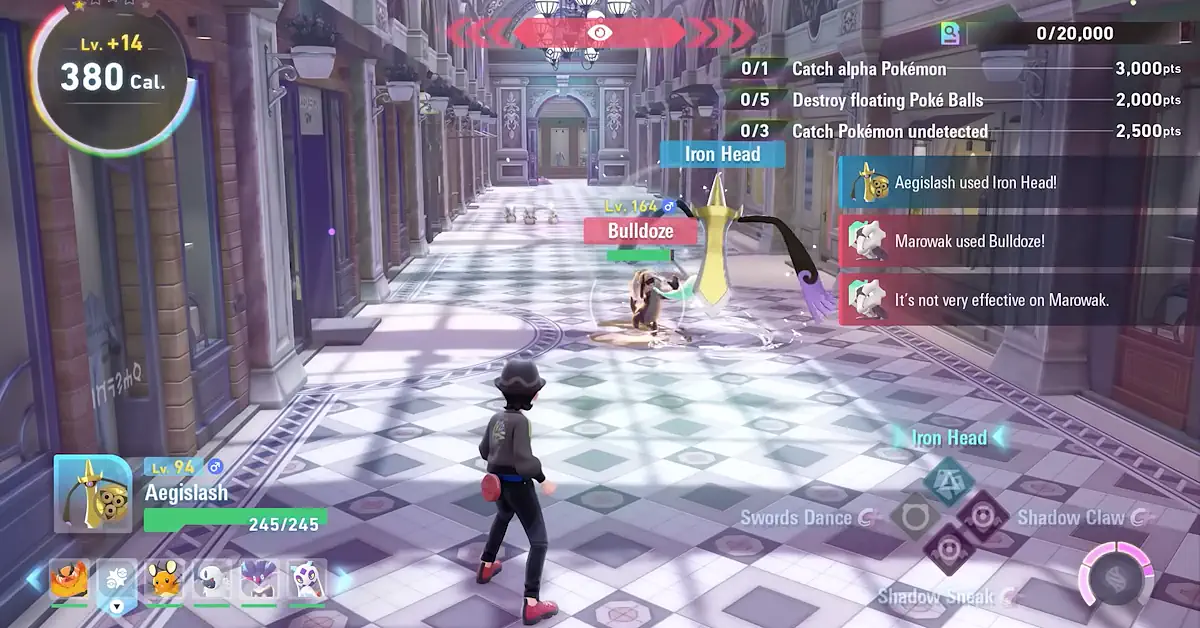Click the left arrow beside the party bar
This screenshot has height=628, width=1200.
[35, 579]
